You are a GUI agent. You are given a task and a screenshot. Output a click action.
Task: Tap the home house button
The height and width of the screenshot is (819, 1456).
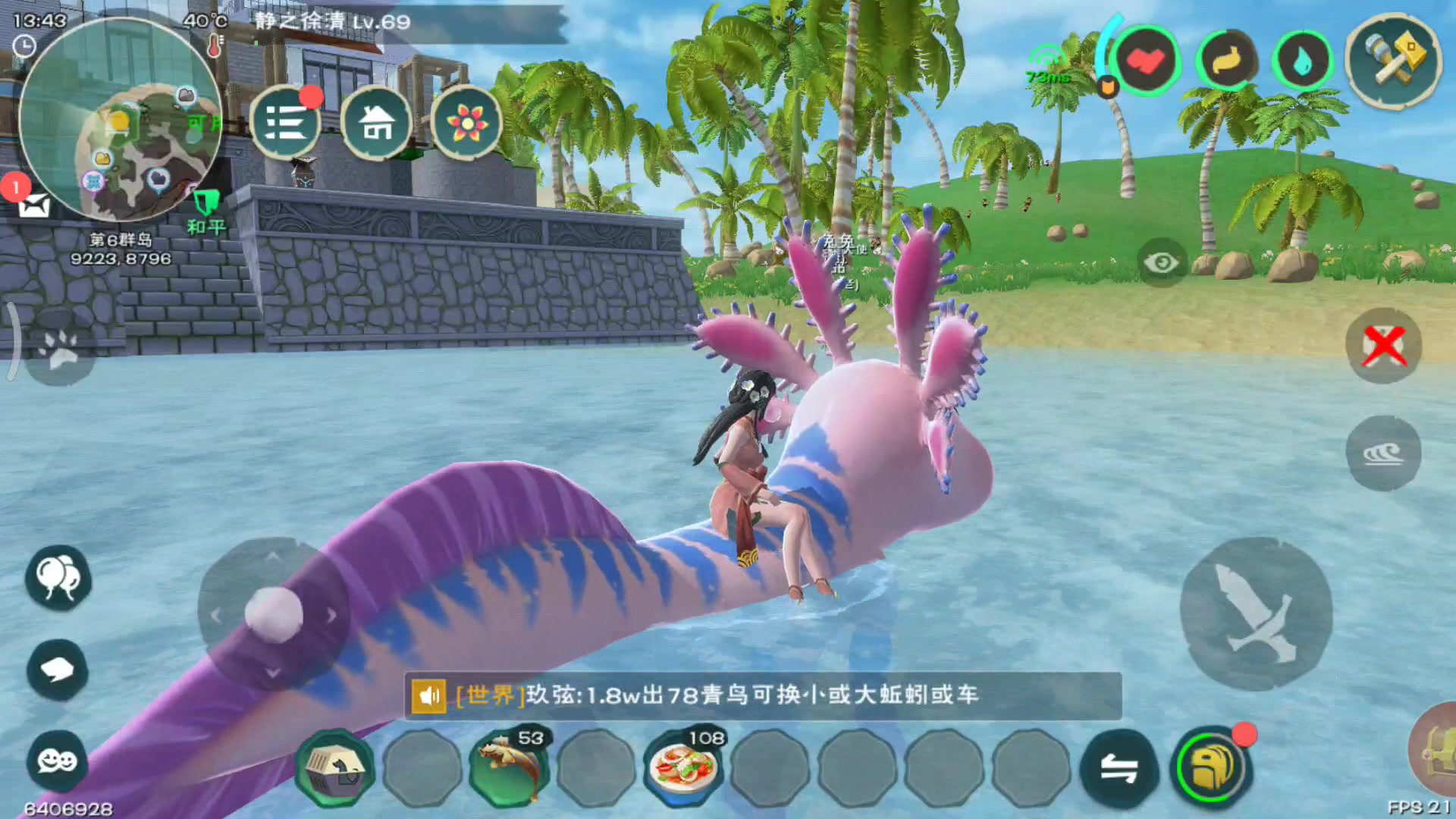pyautogui.click(x=376, y=123)
